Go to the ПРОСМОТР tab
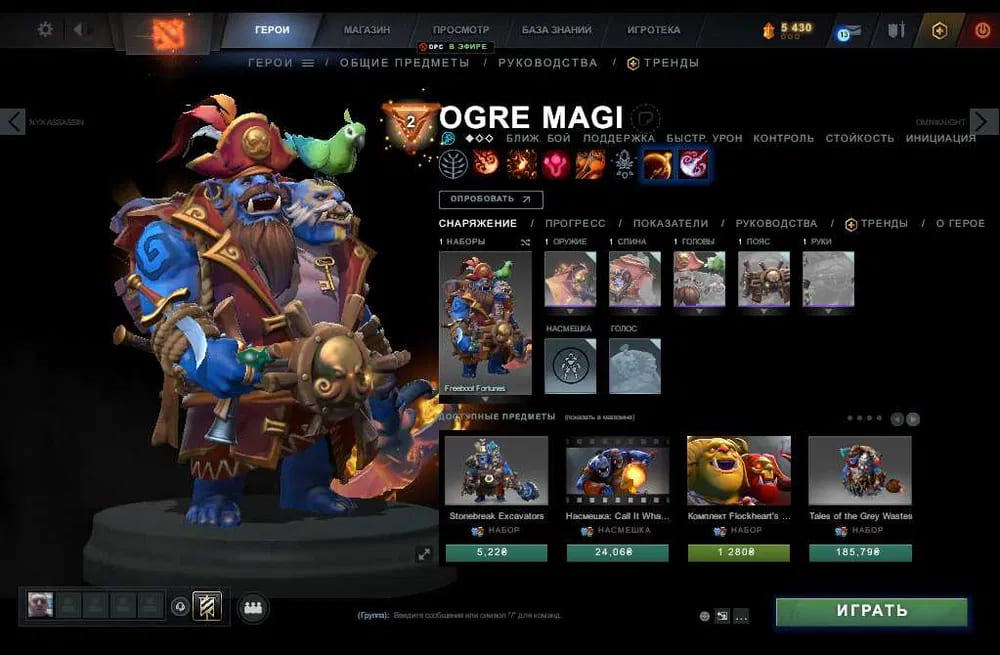 click(x=461, y=30)
